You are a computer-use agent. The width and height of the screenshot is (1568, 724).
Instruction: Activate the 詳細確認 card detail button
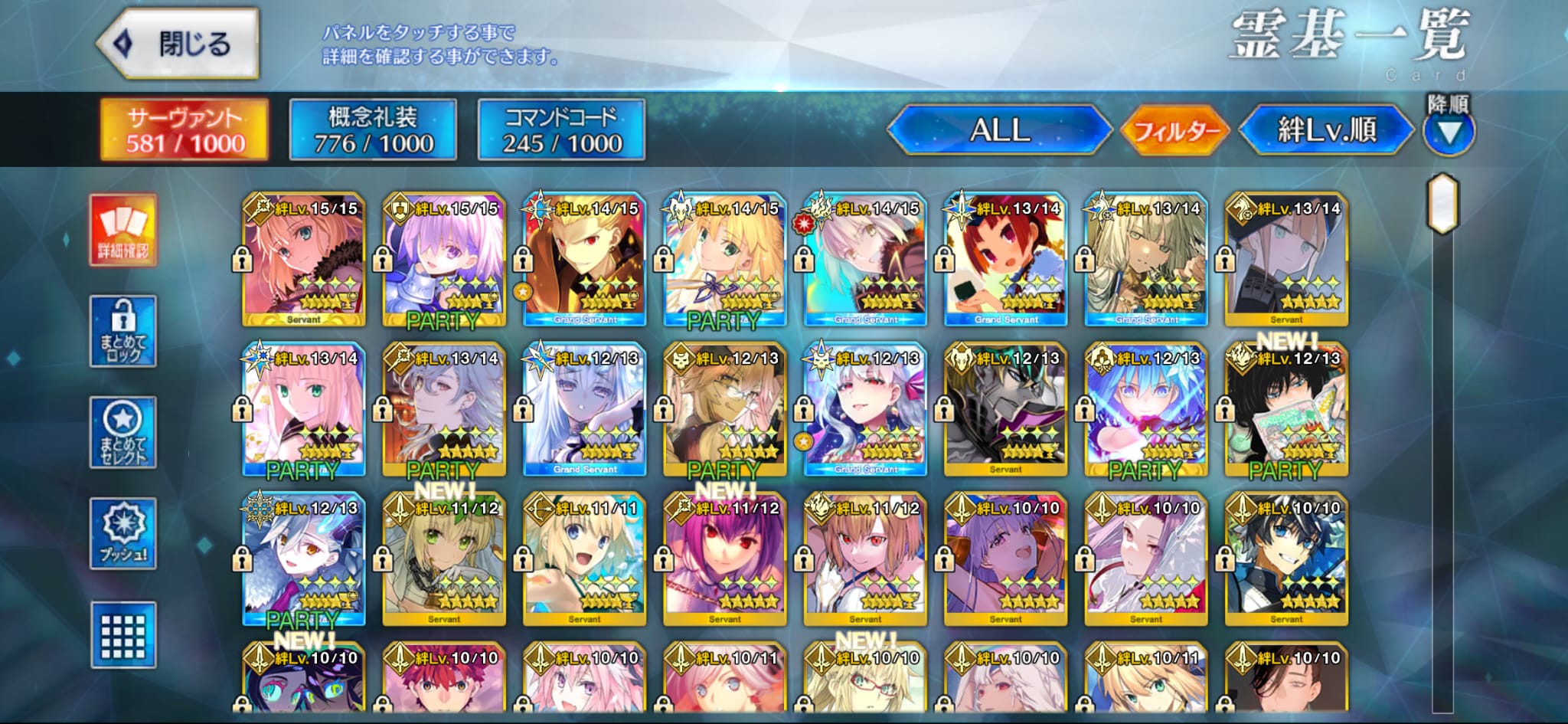pos(123,230)
